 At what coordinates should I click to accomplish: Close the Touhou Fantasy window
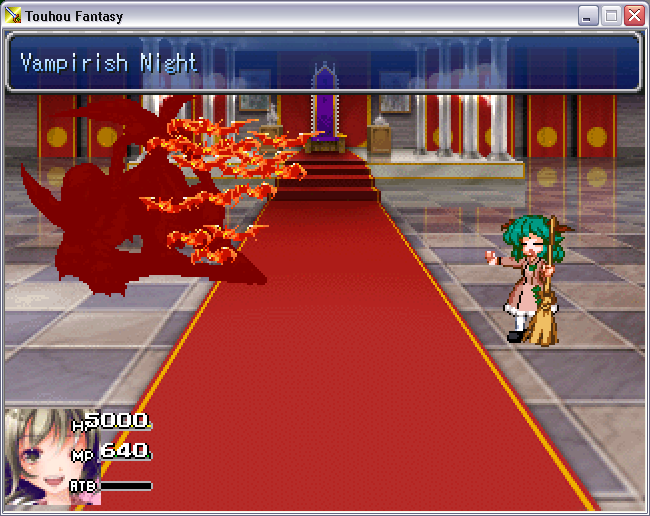pyautogui.click(x=634, y=15)
